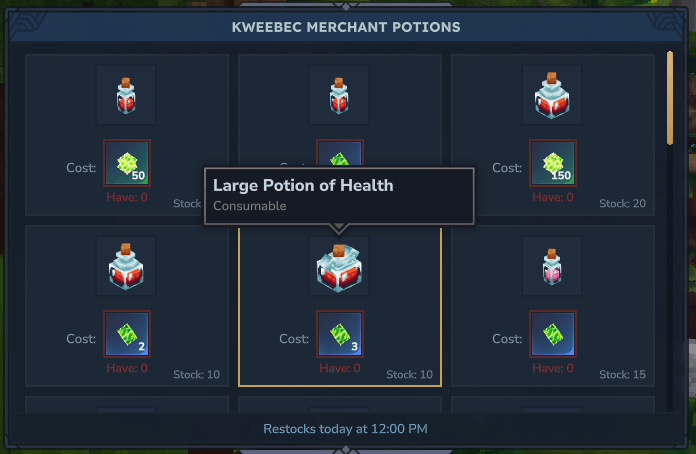
Task: Choose the pink potion with stock 15
Action: point(552,267)
